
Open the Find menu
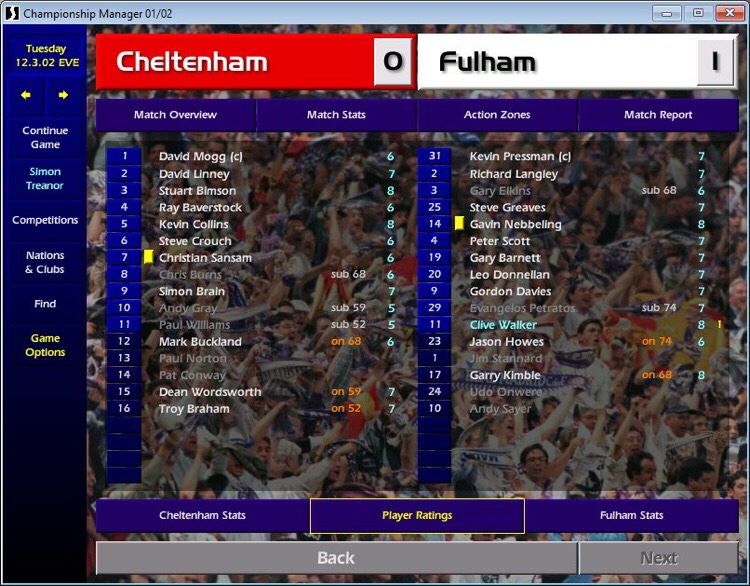[x=45, y=304]
